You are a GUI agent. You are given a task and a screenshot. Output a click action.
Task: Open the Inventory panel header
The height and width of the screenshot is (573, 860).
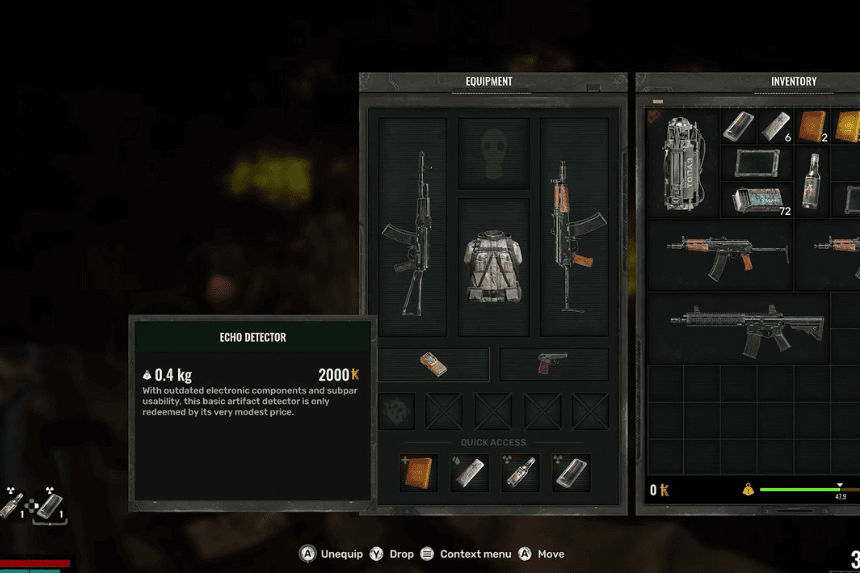coord(793,82)
